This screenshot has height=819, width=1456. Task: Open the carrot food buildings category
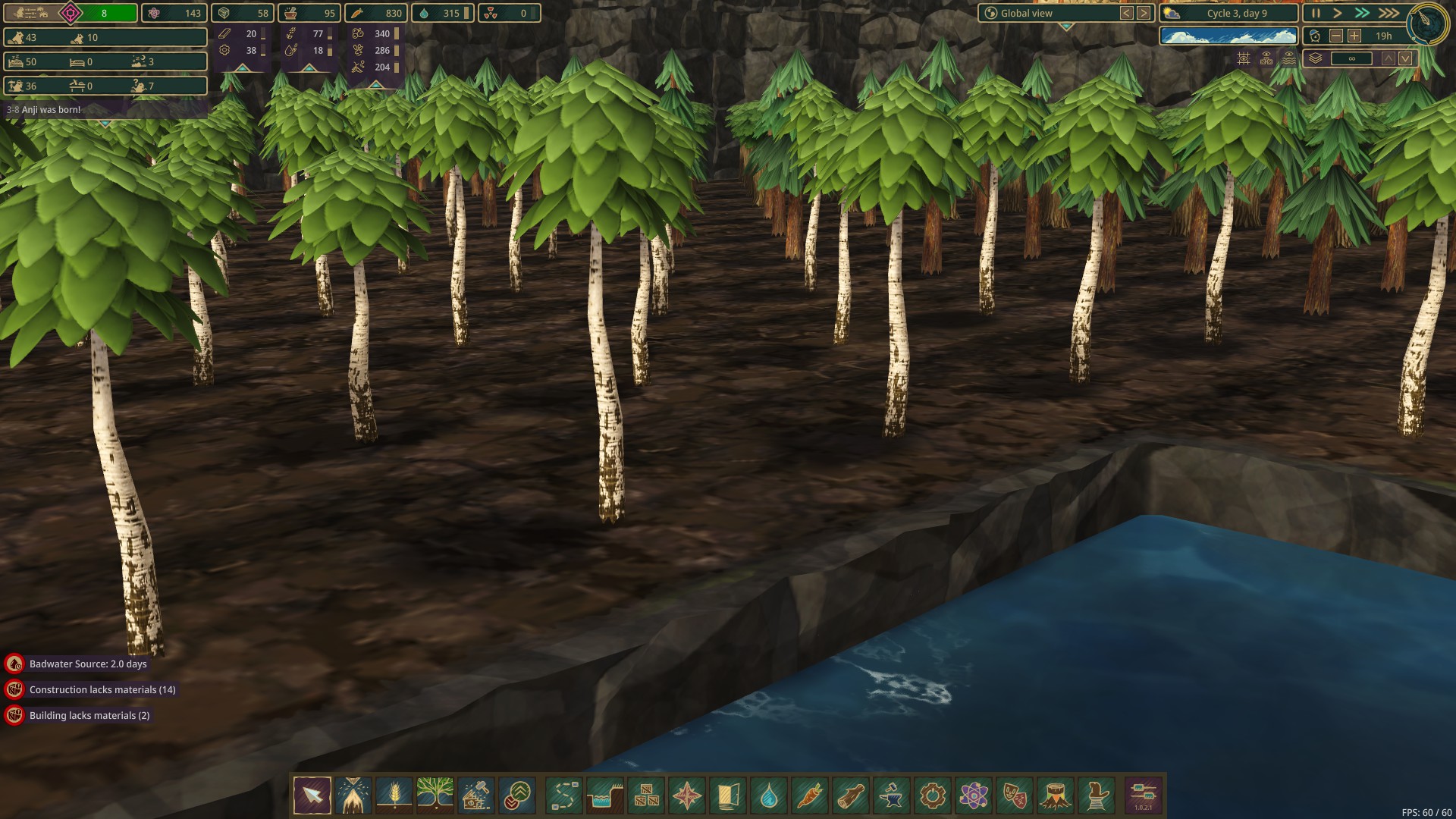pyautogui.click(x=810, y=795)
